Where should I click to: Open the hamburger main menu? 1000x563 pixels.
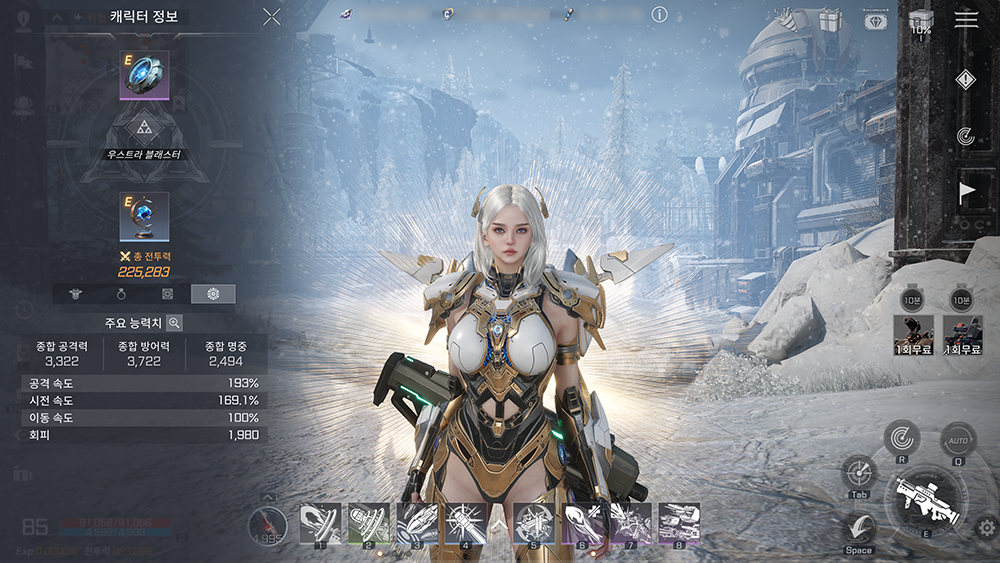click(966, 20)
